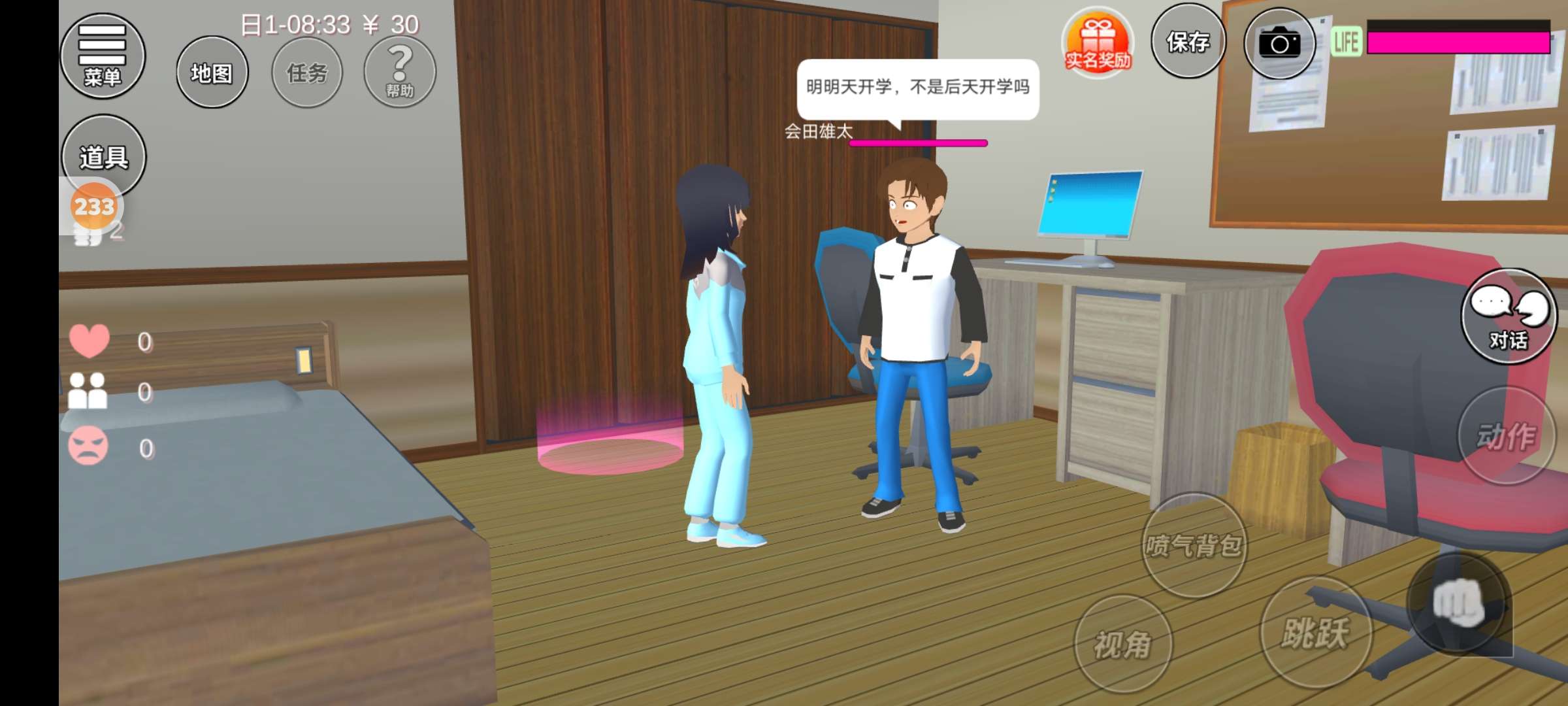The height and width of the screenshot is (706, 1568).
Task: Punch with the fist attack button
Action: [x=1458, y=603]
